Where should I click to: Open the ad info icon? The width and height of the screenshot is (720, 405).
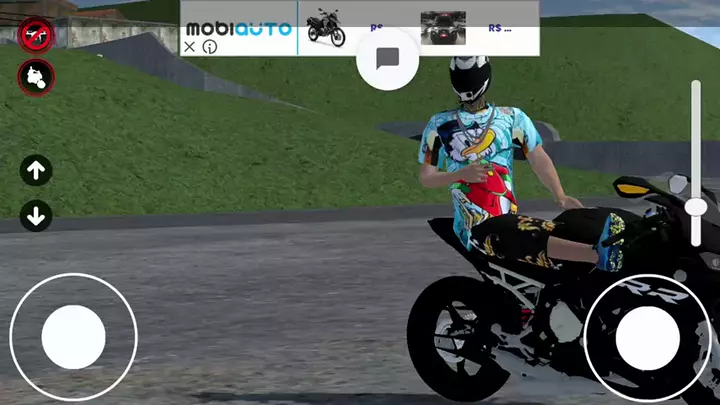pyautogui.click(x=210, y=46)
